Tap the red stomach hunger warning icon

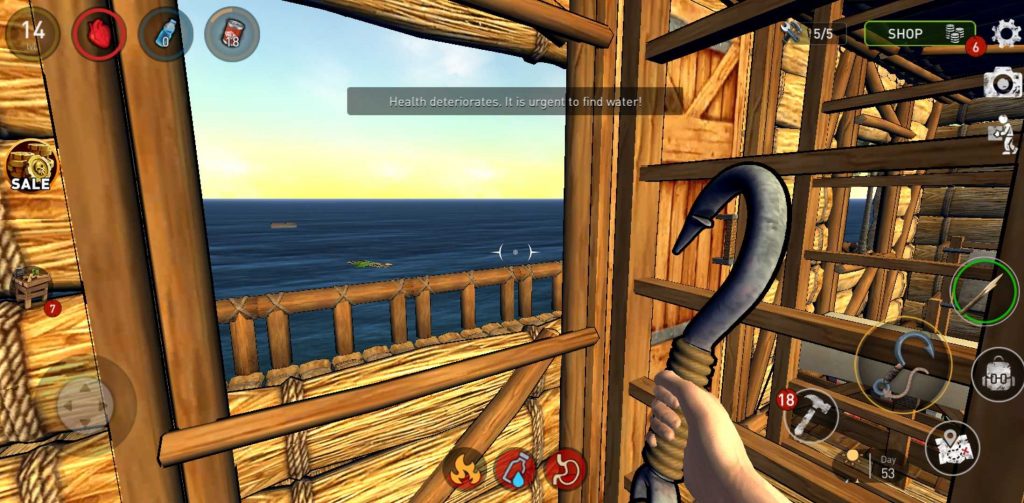565,468
